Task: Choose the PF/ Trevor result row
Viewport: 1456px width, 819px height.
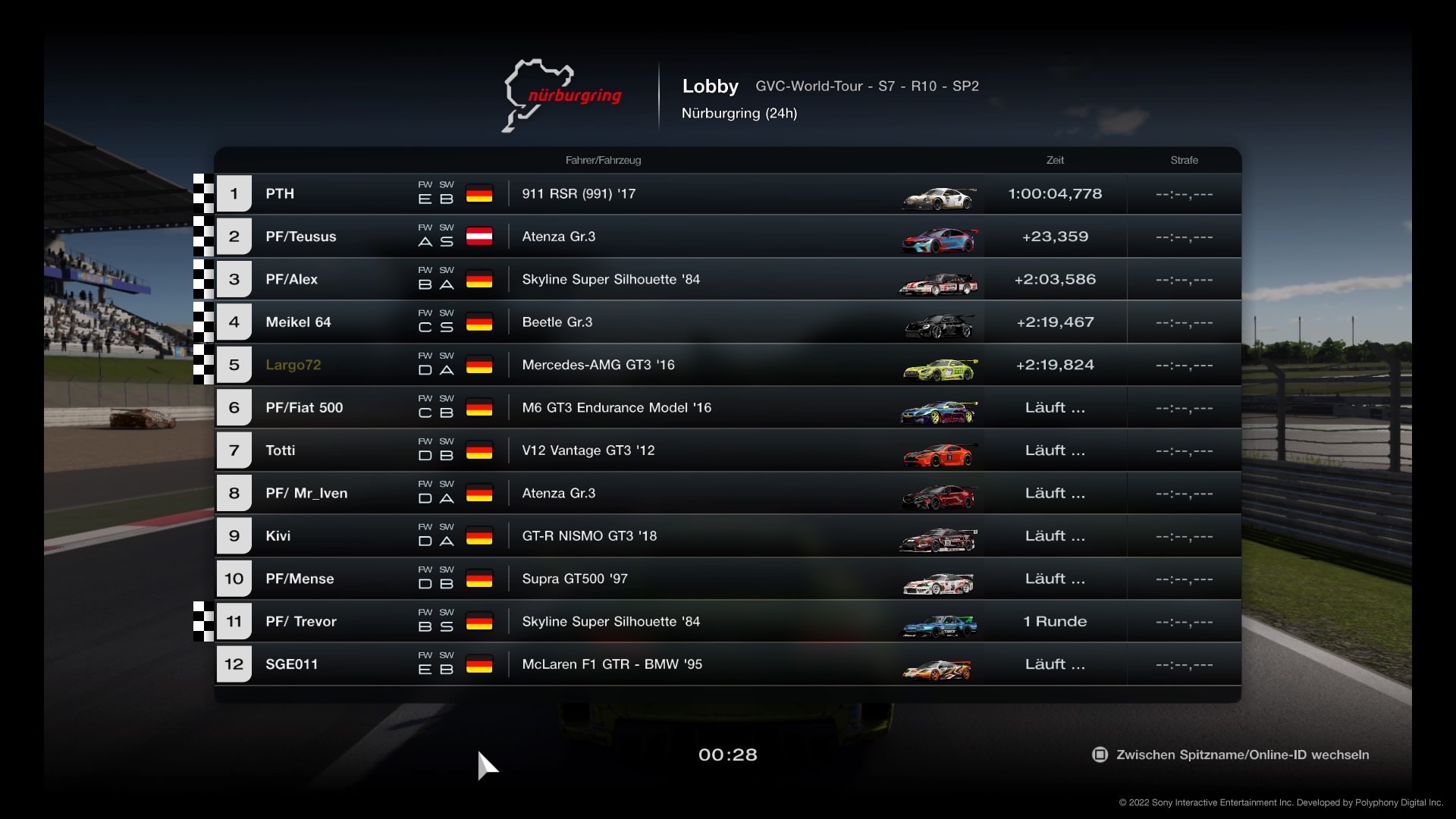Action: (x=728, y=622)
